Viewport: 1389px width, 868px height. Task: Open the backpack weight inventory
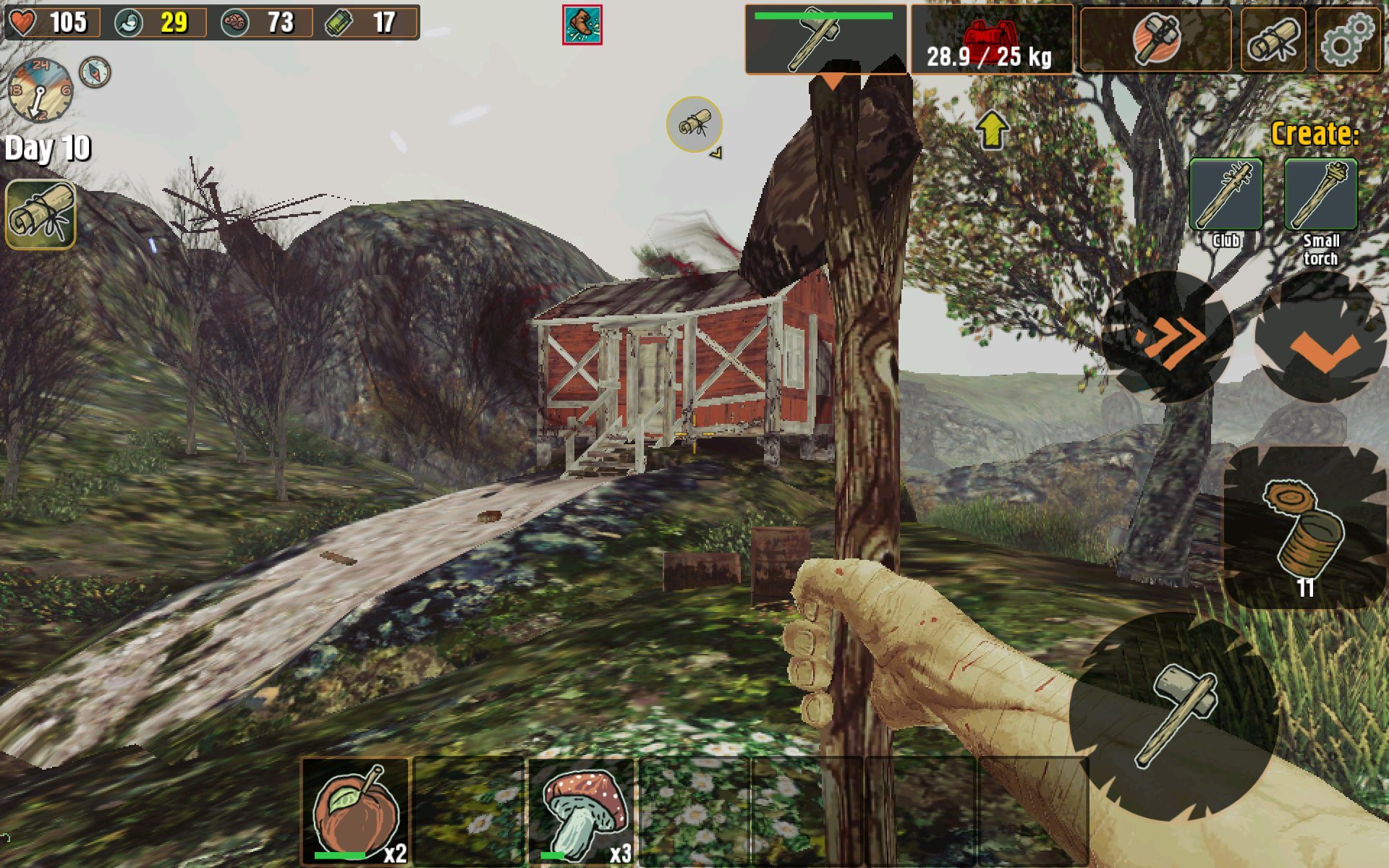(x=990, y=39)
